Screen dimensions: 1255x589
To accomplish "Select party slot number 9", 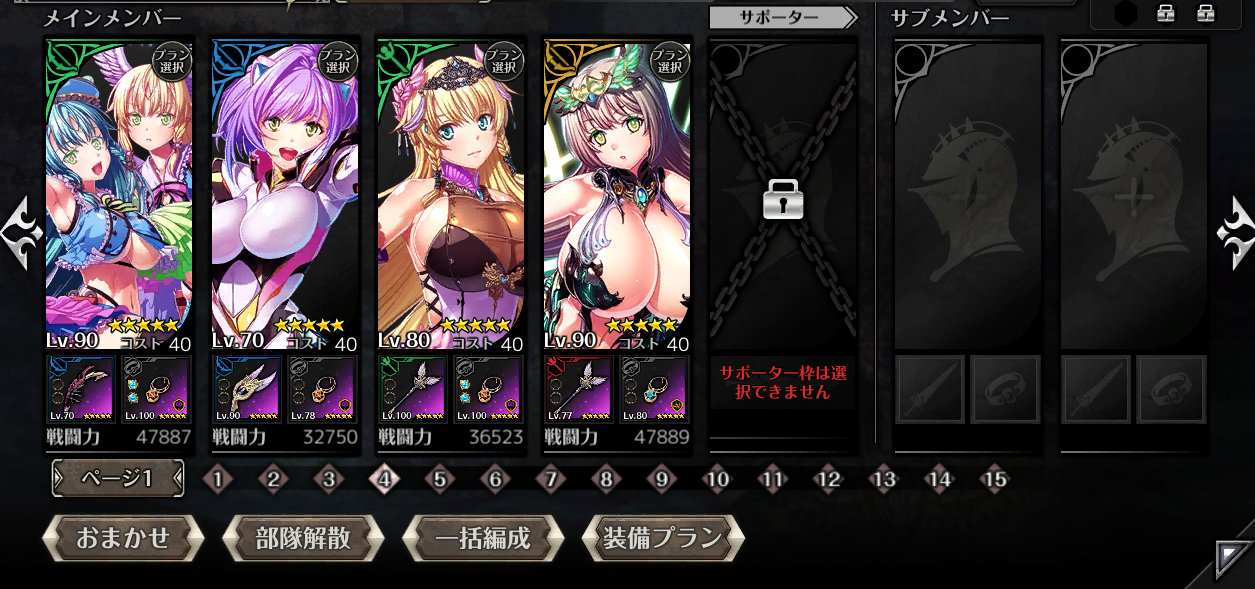I will click(661, 480).
